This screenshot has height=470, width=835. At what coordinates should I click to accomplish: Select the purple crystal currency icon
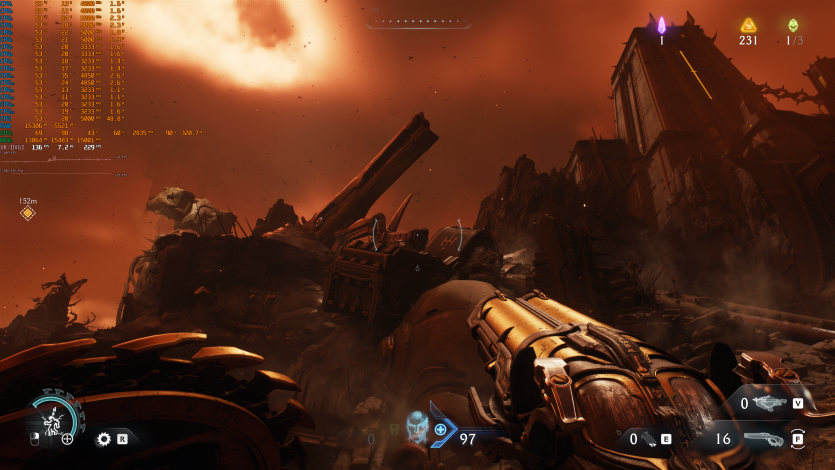(x=661, y=25)
